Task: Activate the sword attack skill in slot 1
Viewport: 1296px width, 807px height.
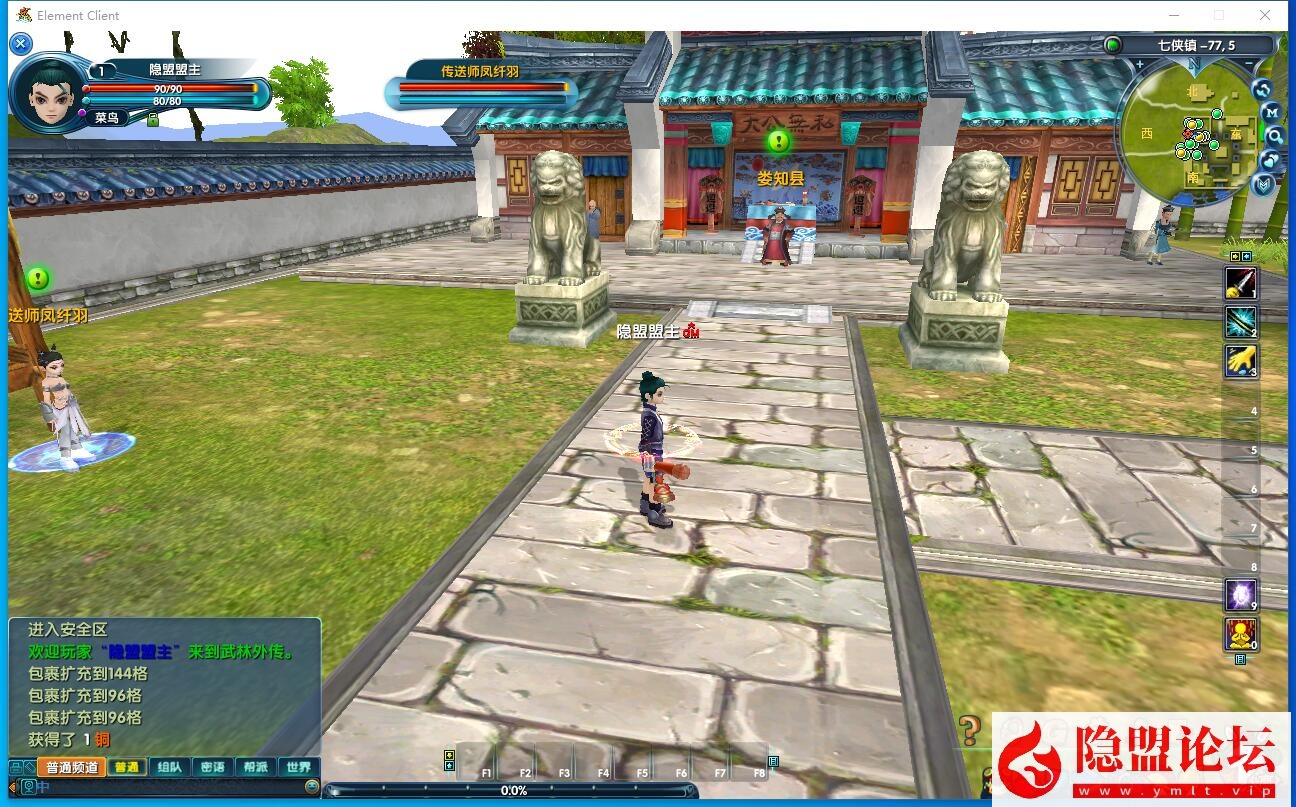Action: [1241, 284]
